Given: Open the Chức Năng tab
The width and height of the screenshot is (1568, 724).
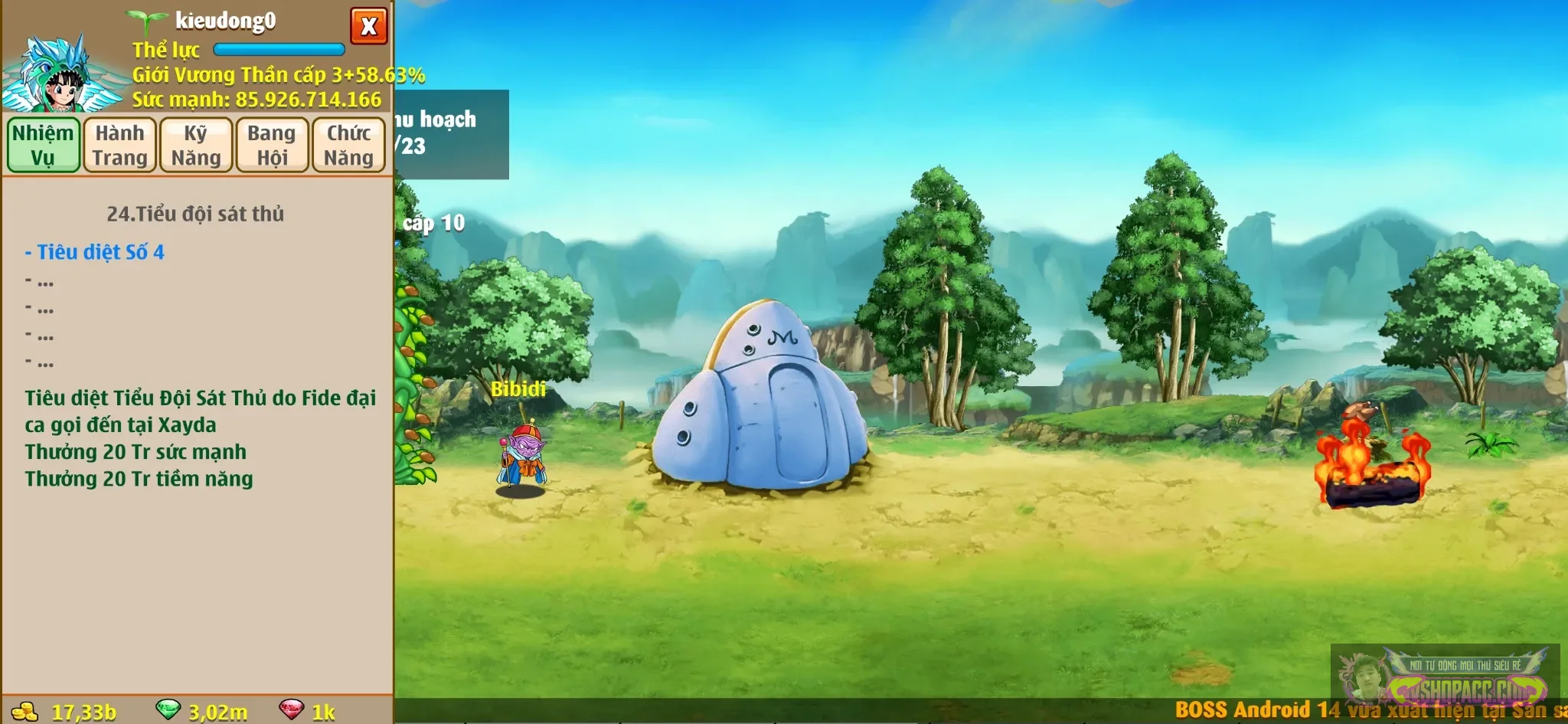Looking at the screenshot, I should tap(348, 145).
